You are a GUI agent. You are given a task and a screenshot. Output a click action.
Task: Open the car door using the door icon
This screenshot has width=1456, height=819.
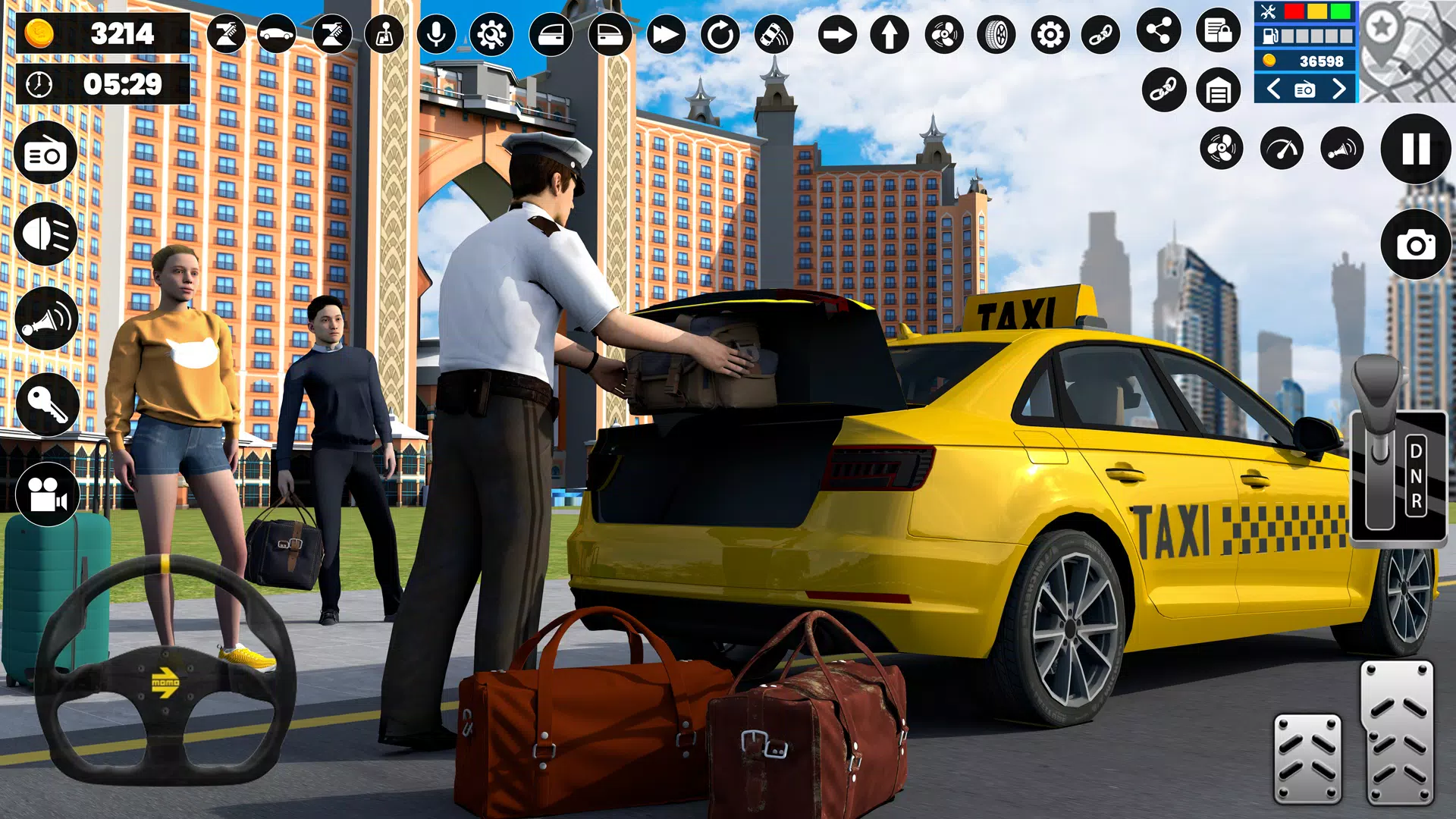click(x=552, y=34)
